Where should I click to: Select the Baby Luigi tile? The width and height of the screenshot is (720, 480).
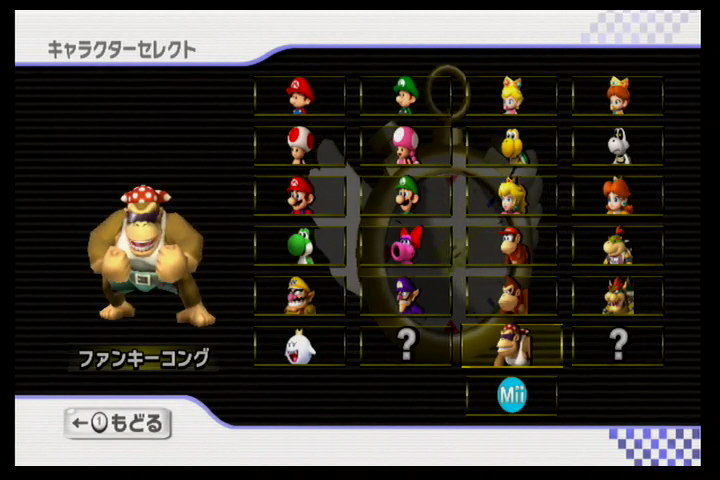coord(405,95)
